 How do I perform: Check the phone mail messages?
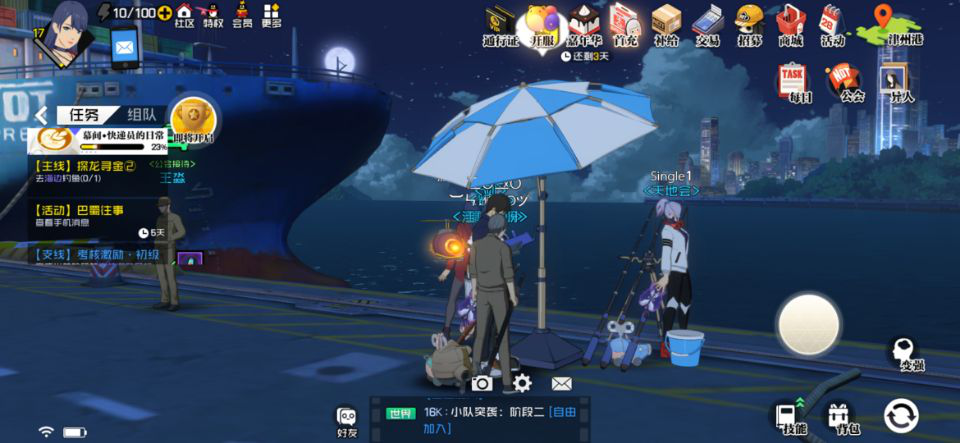tap(125, 47)
